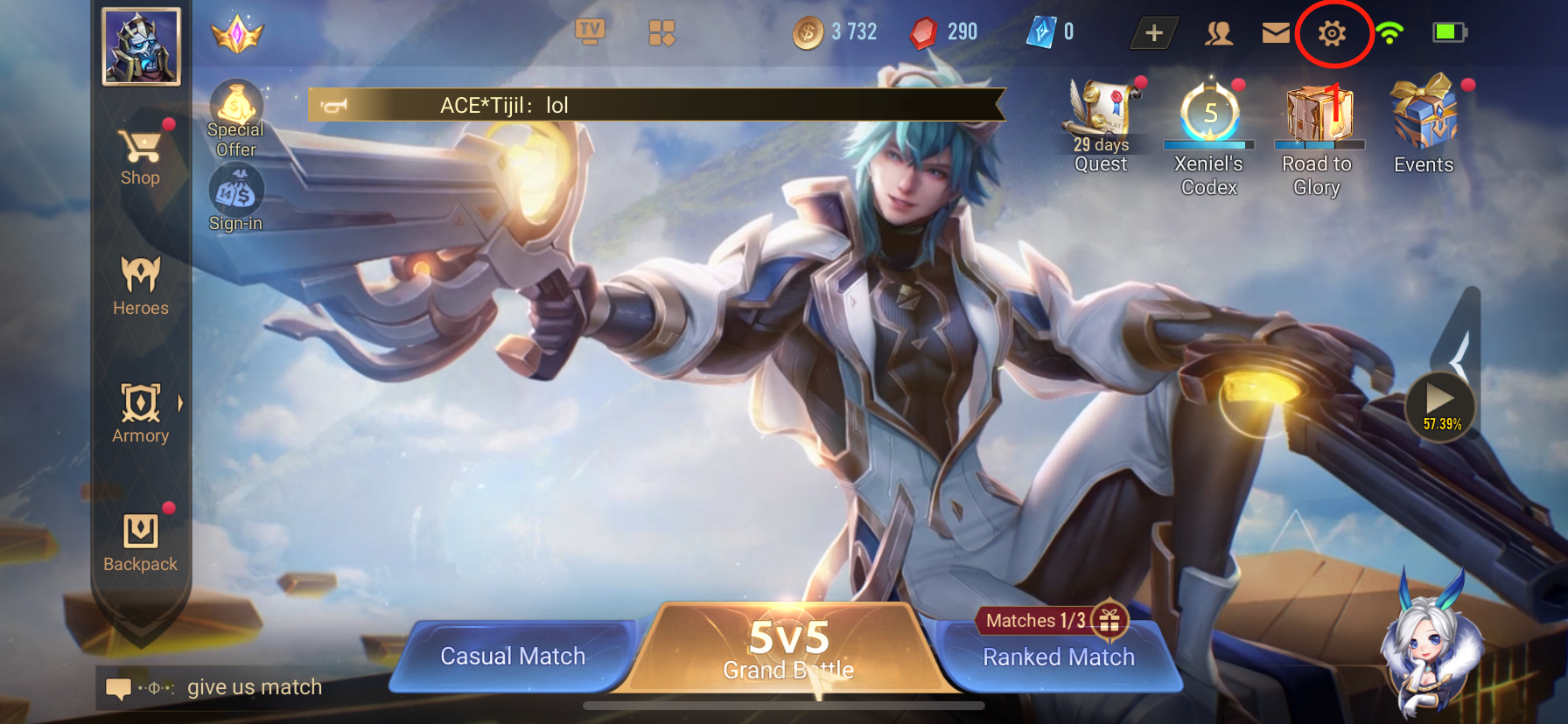Enter 5v5 Grand Battle mode

tap(788, 649)
